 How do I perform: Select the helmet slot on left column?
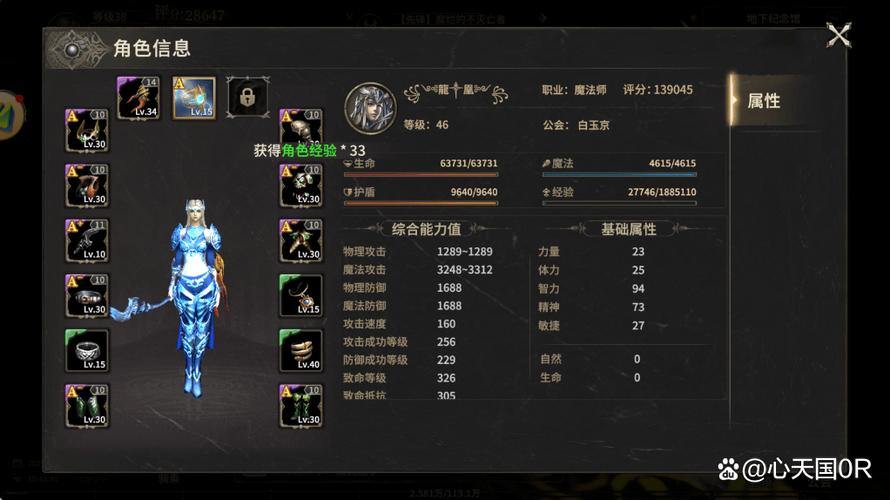point(87,130)
